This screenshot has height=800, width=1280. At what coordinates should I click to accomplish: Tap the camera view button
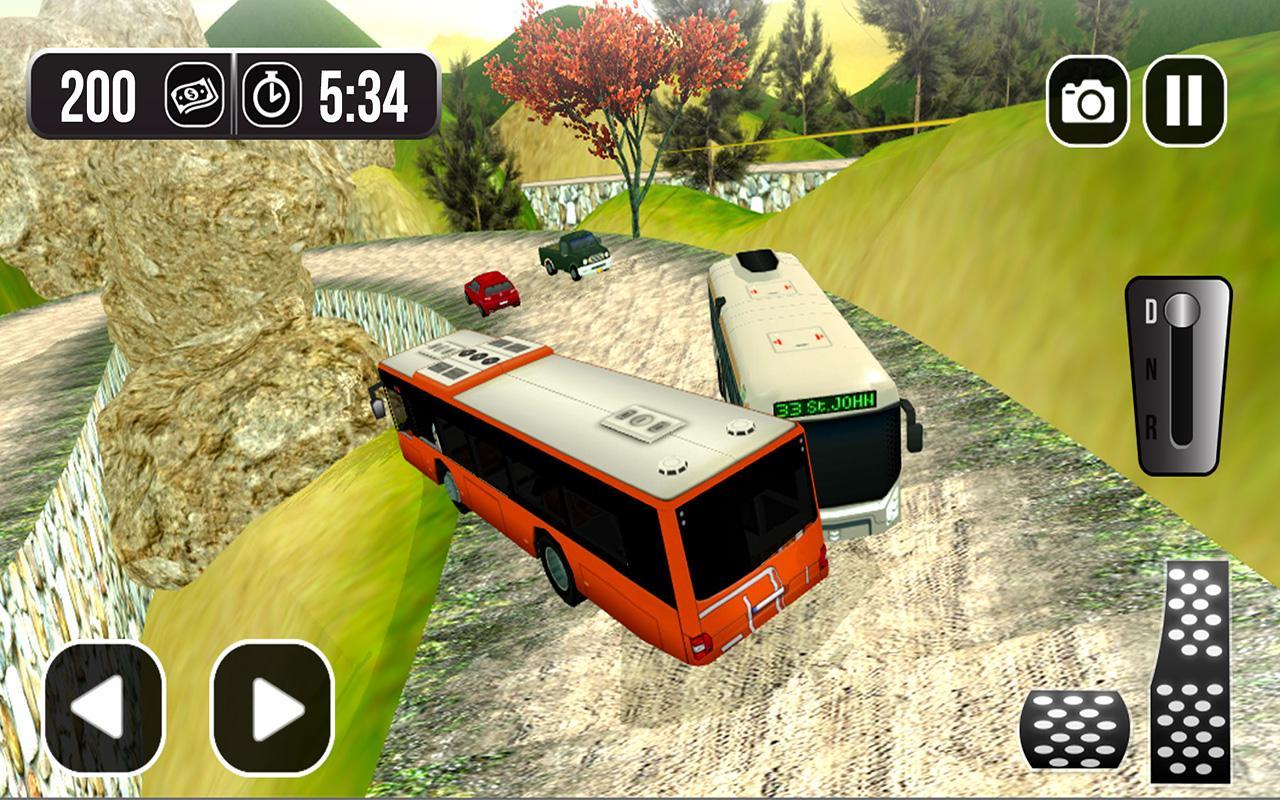[x=1088, y=100]
